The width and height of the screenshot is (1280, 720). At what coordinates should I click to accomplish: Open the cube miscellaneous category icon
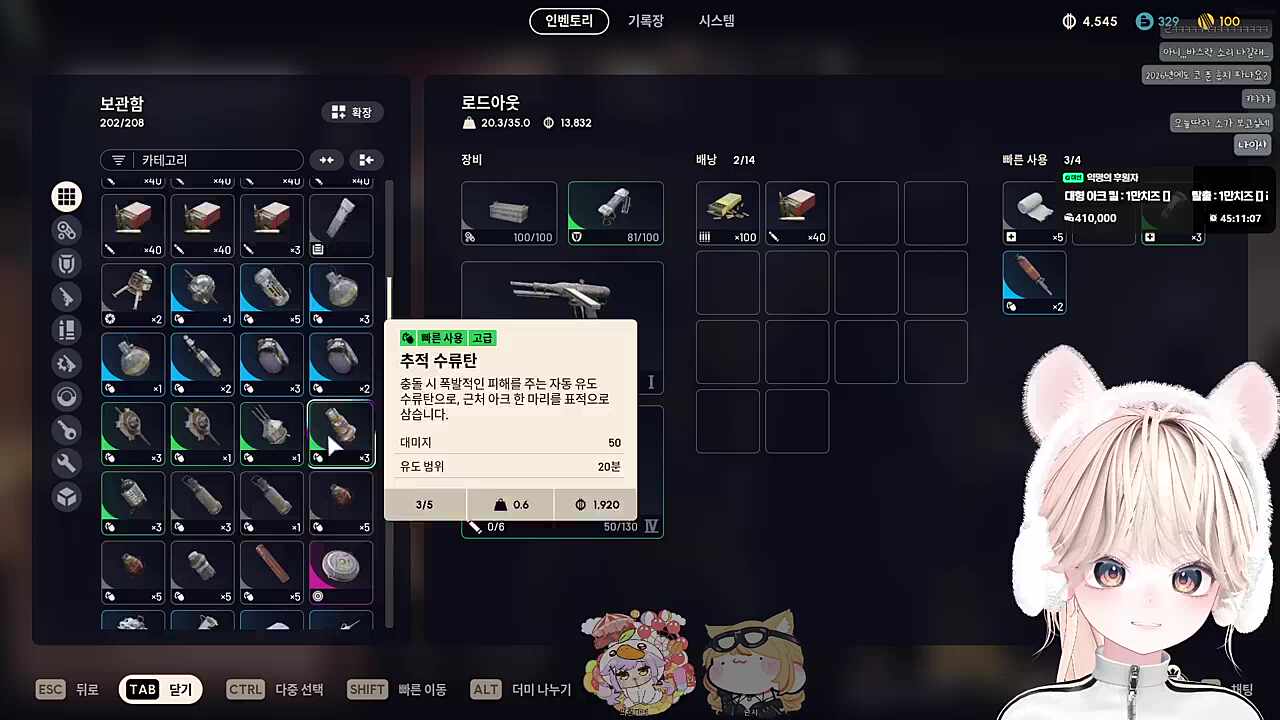[x=66, y=497]
